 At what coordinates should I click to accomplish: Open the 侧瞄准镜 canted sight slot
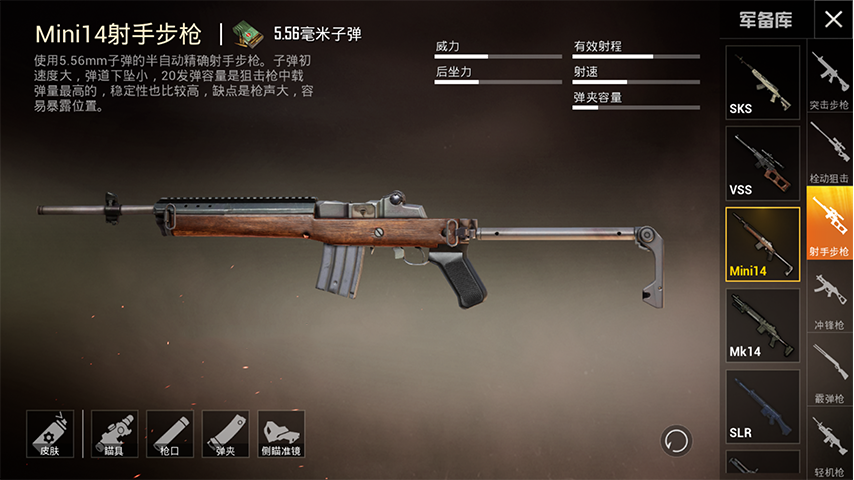(282, 434)
